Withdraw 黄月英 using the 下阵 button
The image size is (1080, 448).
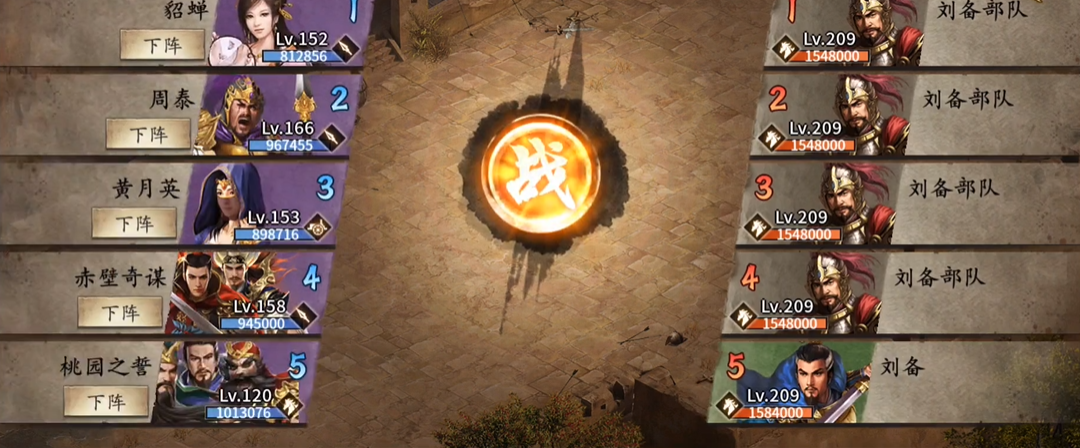134,222
